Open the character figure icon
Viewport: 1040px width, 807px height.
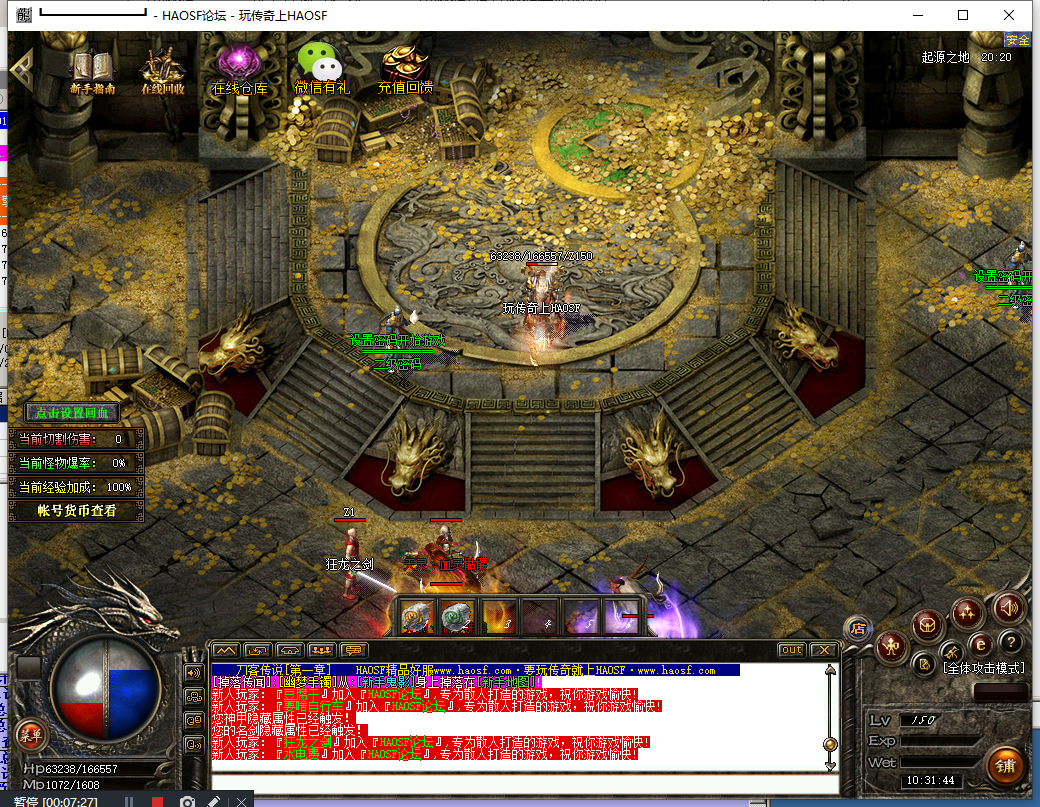891,647
